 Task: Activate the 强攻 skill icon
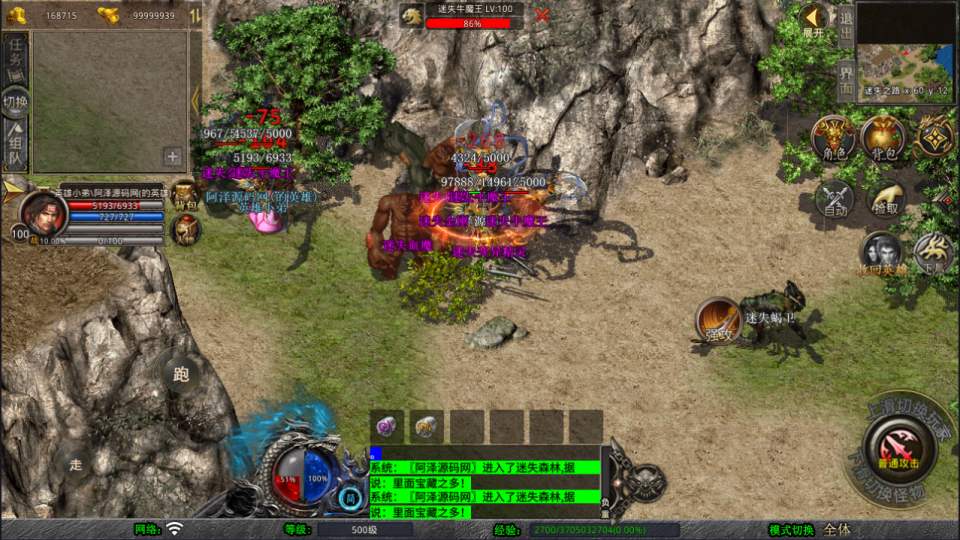(716, 320)
